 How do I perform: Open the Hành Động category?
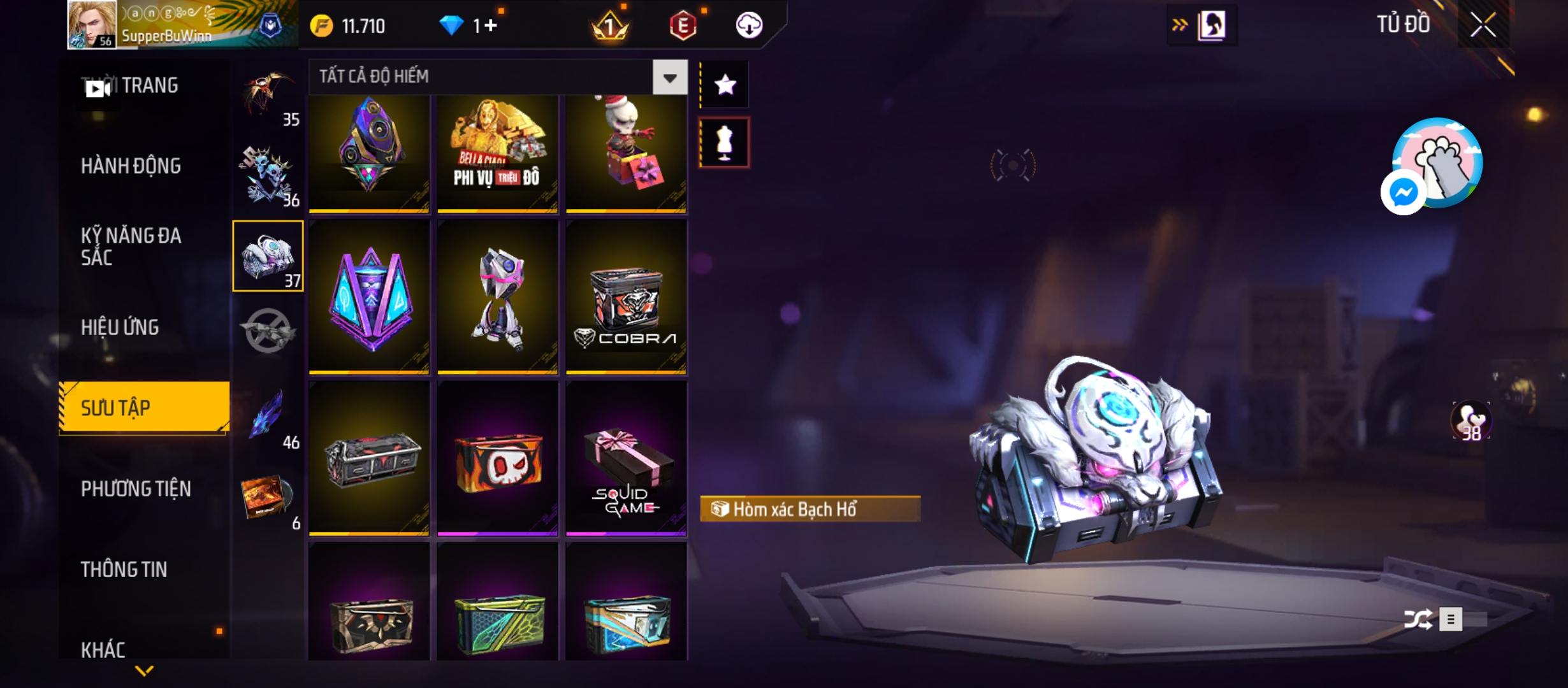tap(131, 166)
